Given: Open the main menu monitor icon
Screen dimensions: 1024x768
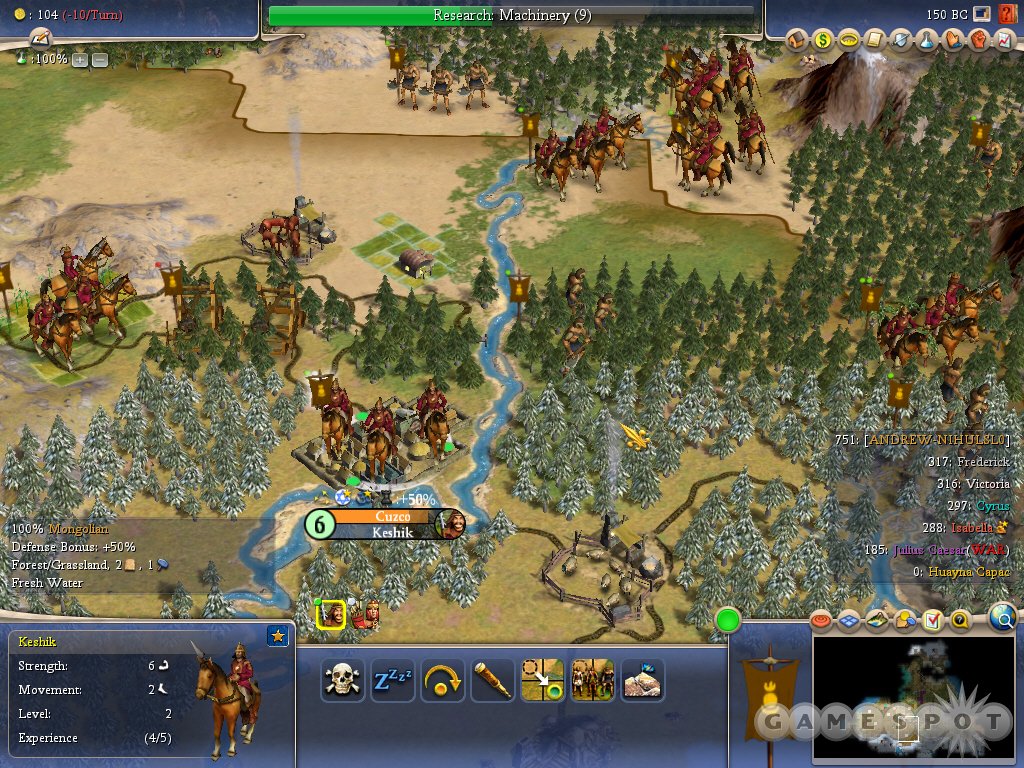Looking at the screenshot, I should (982, 14).
